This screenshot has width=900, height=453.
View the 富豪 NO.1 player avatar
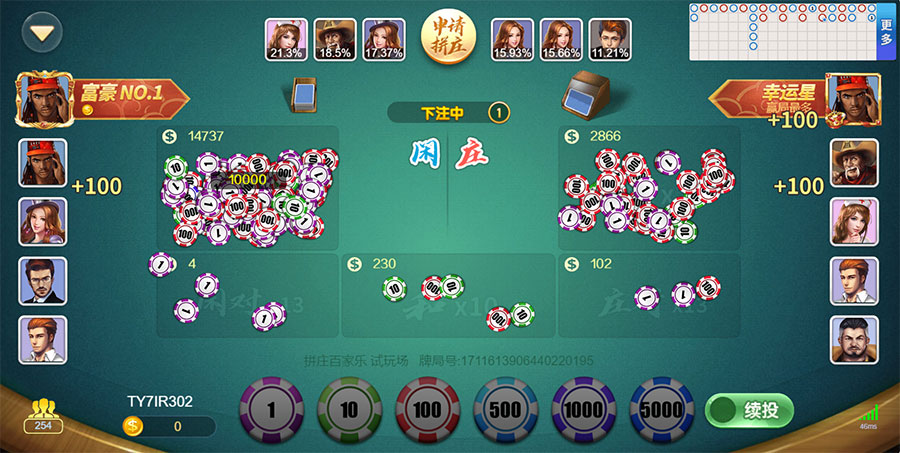point(41,98)
